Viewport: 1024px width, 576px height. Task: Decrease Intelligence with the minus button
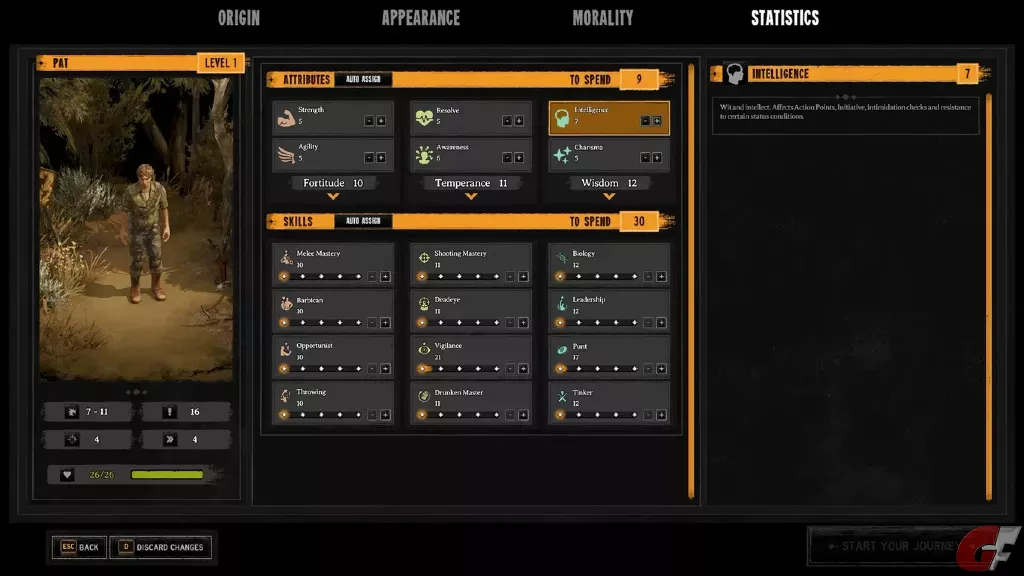point(645,121)
